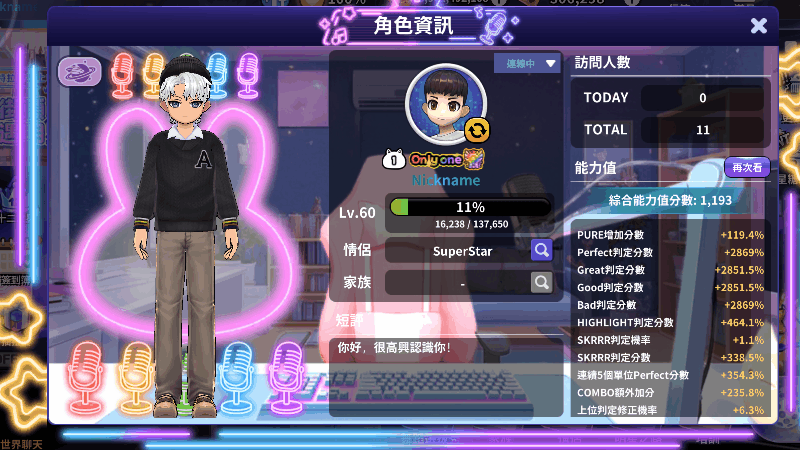Open the planet icon above the character

click(76, 72)
